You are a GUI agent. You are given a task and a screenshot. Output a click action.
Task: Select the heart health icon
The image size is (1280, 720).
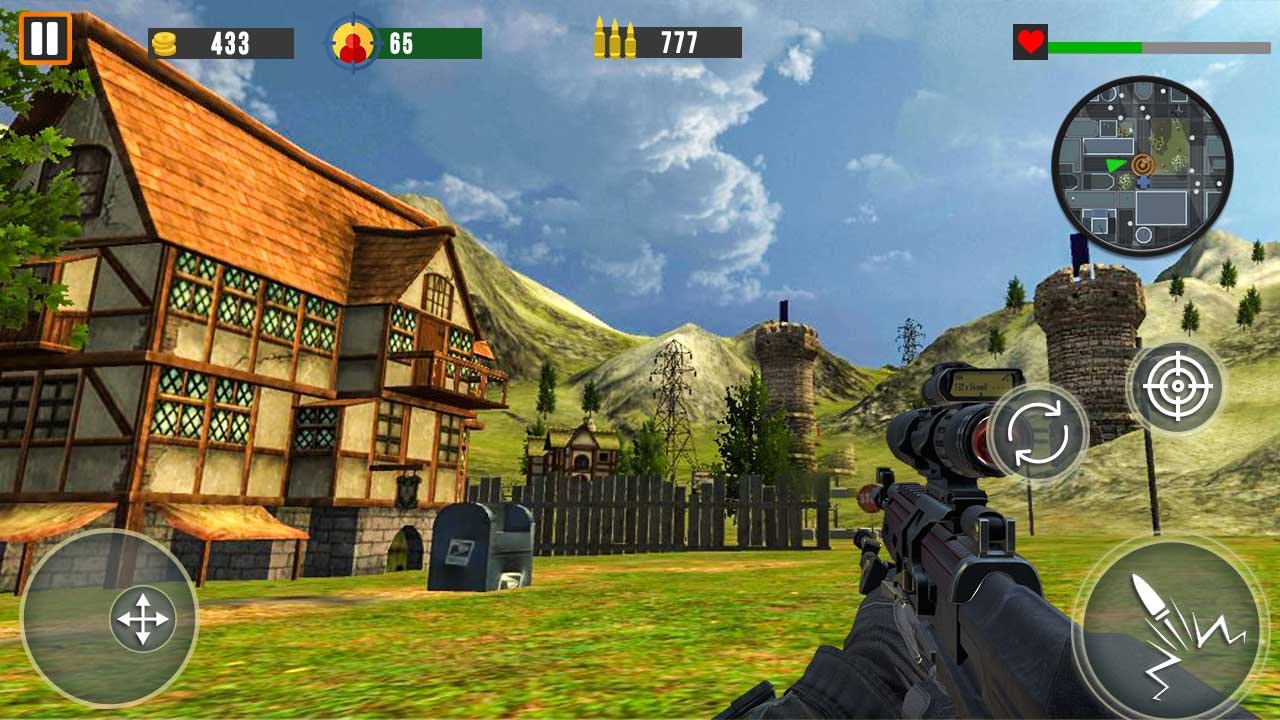(x=1029, y=41)
